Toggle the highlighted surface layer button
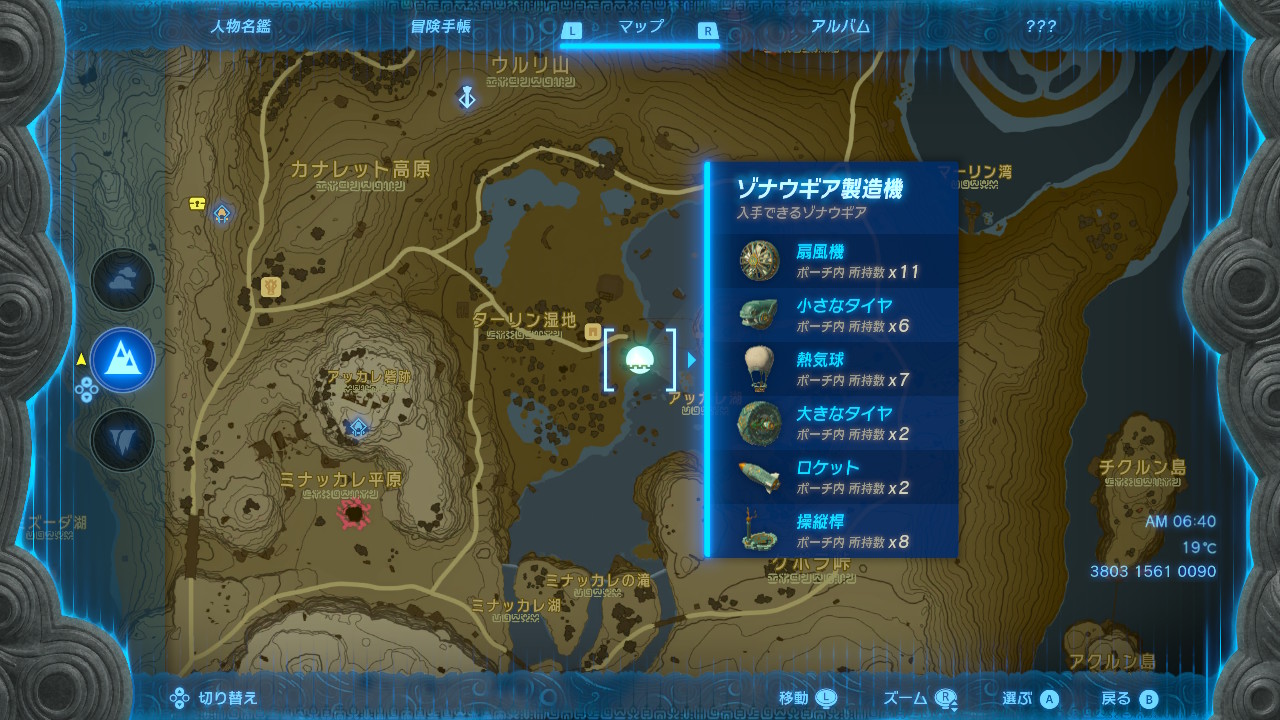 122,362
